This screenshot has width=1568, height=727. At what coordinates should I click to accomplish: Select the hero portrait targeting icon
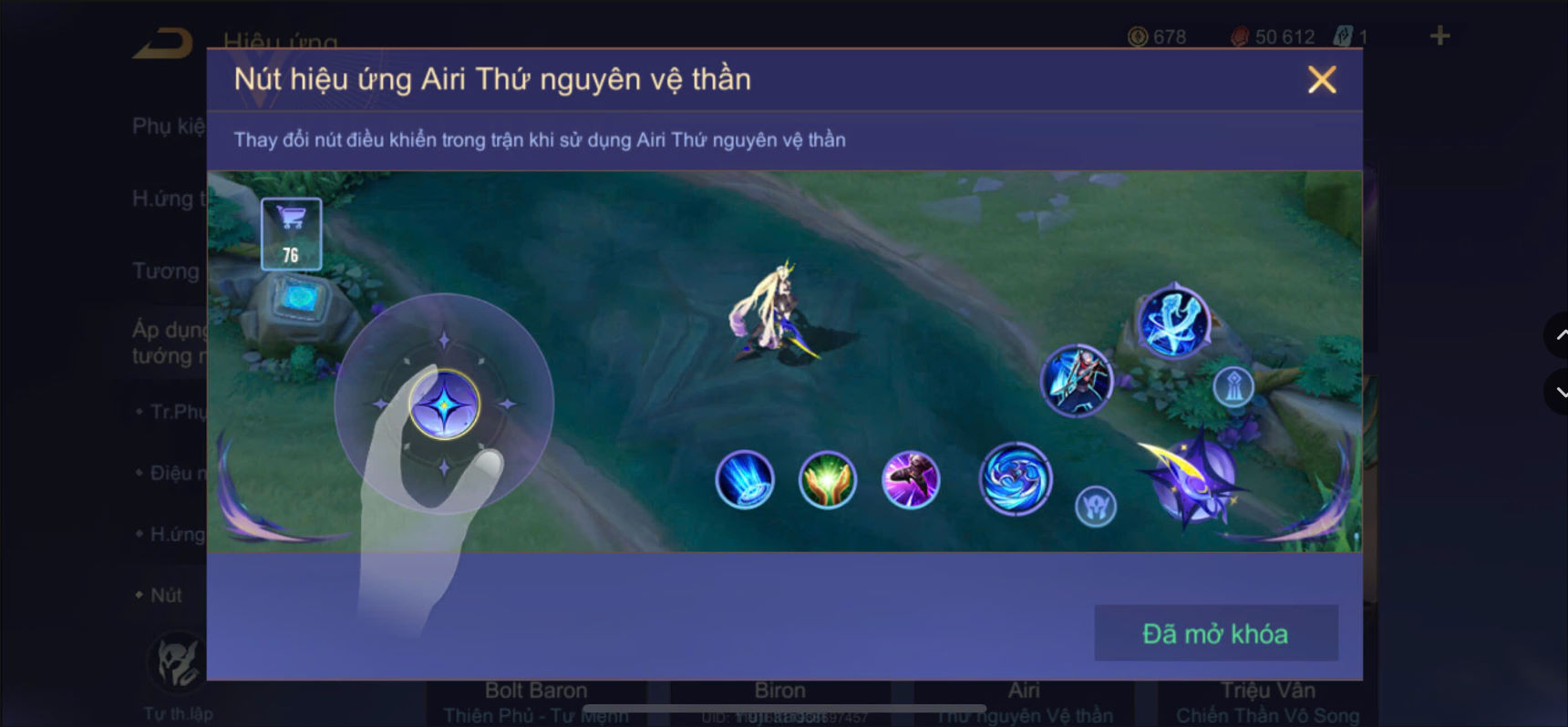tap(1078, 383)
